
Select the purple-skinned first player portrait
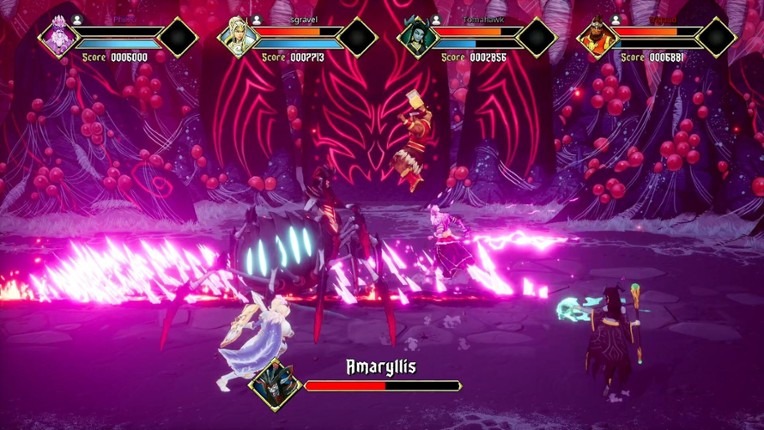[58, 38]
